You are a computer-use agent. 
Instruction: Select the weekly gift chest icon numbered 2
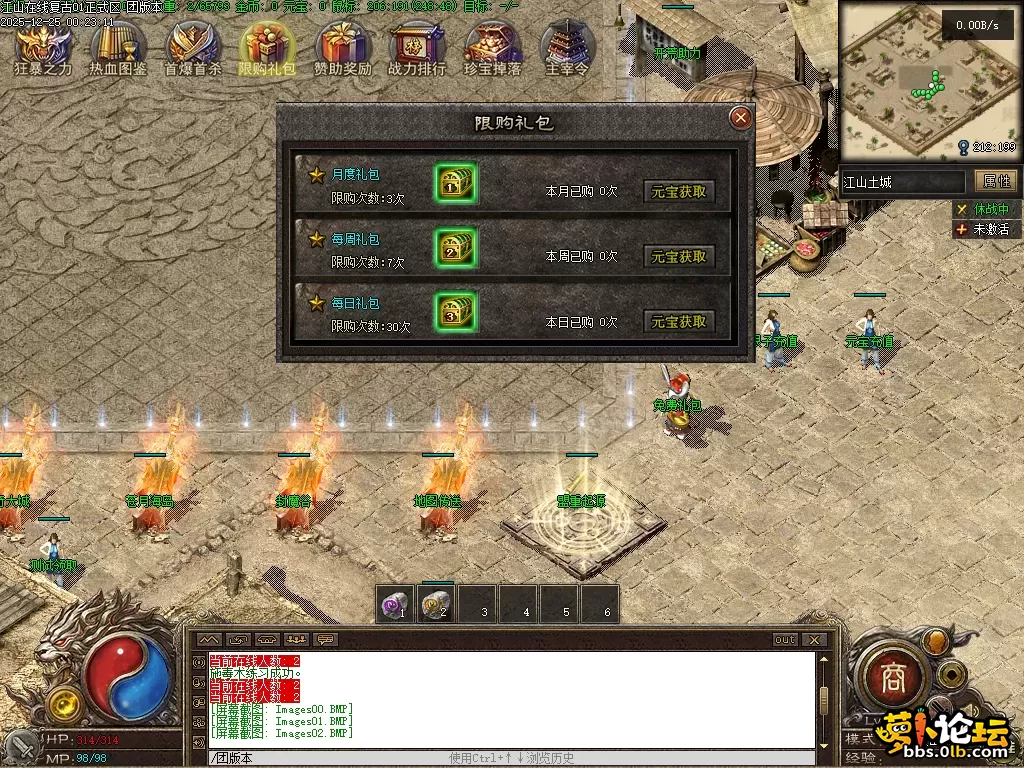coord(455,248)
